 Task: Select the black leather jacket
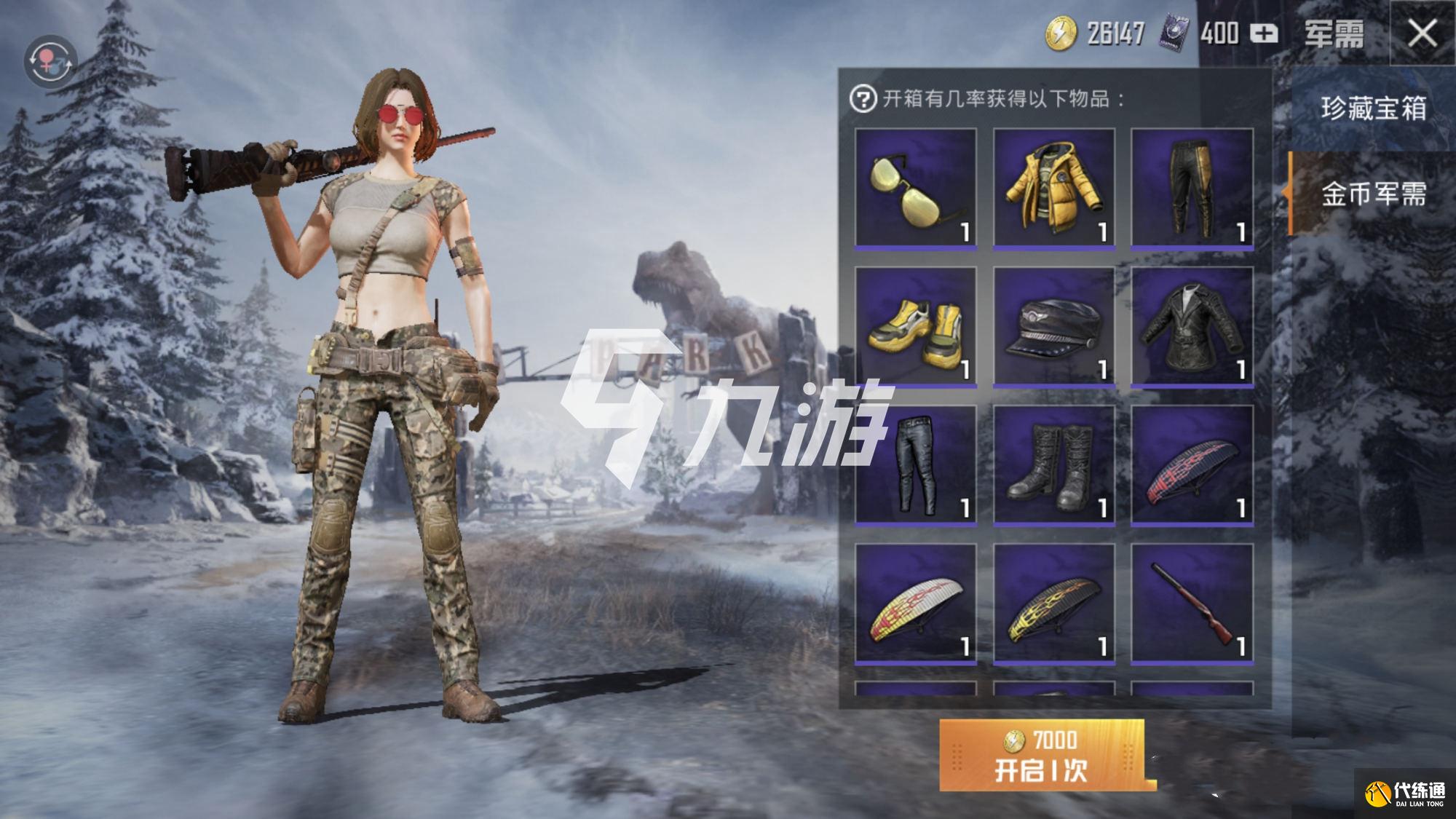point(1192,326)
